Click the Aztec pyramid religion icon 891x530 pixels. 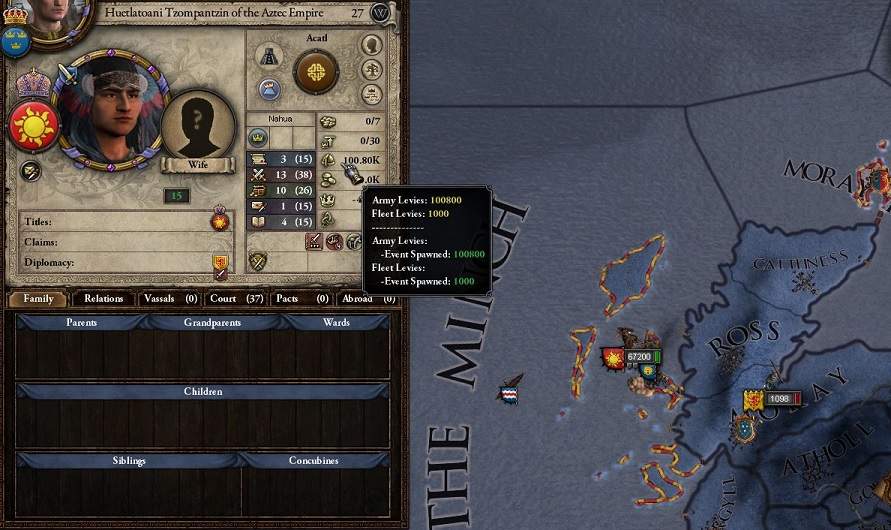click(x=268, y=56)
